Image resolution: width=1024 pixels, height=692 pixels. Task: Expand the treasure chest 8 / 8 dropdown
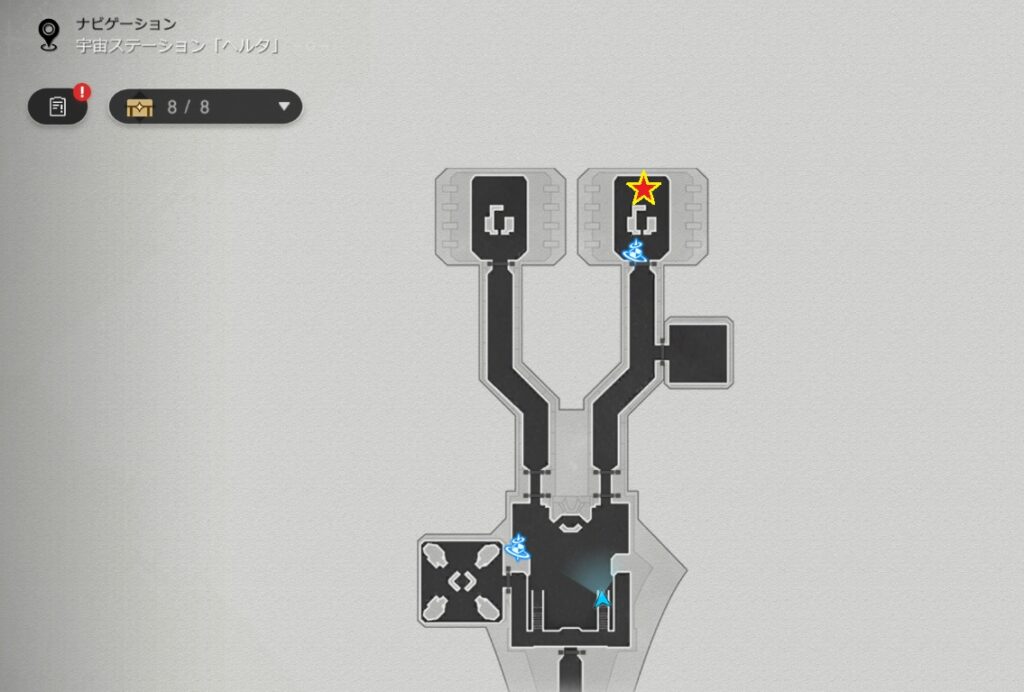click(284, 106)
